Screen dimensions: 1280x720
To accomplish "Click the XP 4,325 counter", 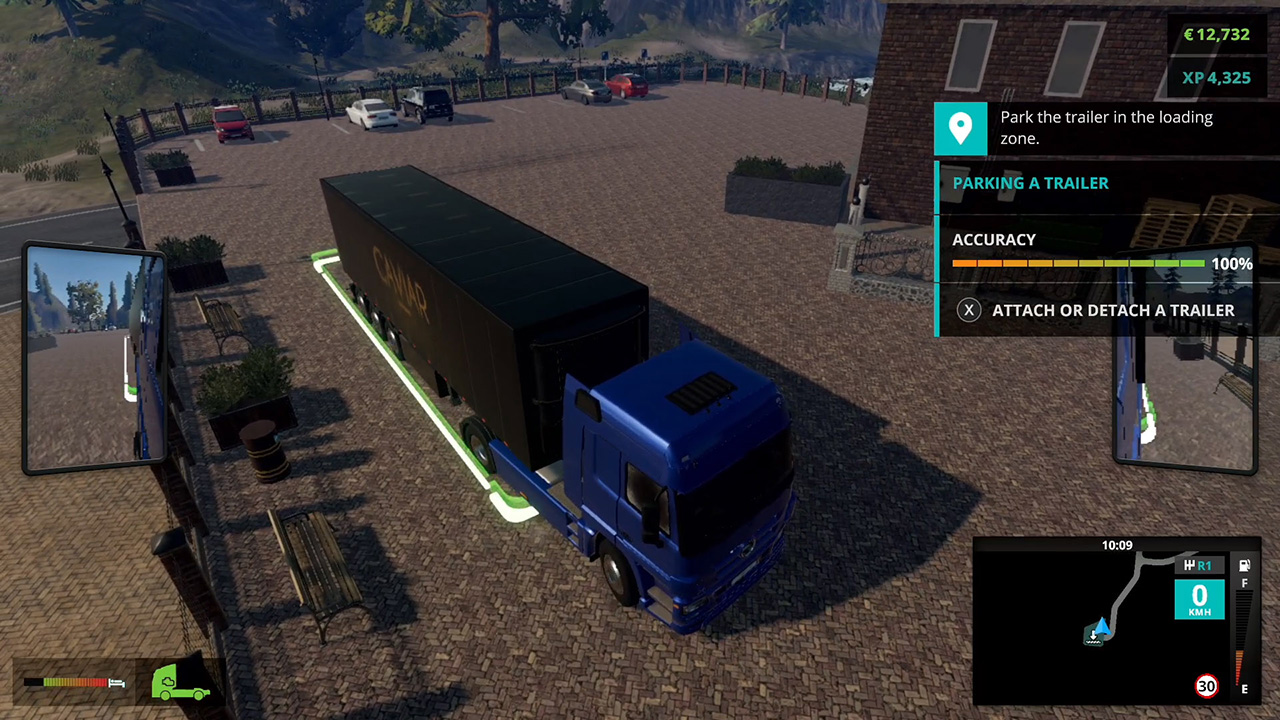I will tap(1217, 76).
